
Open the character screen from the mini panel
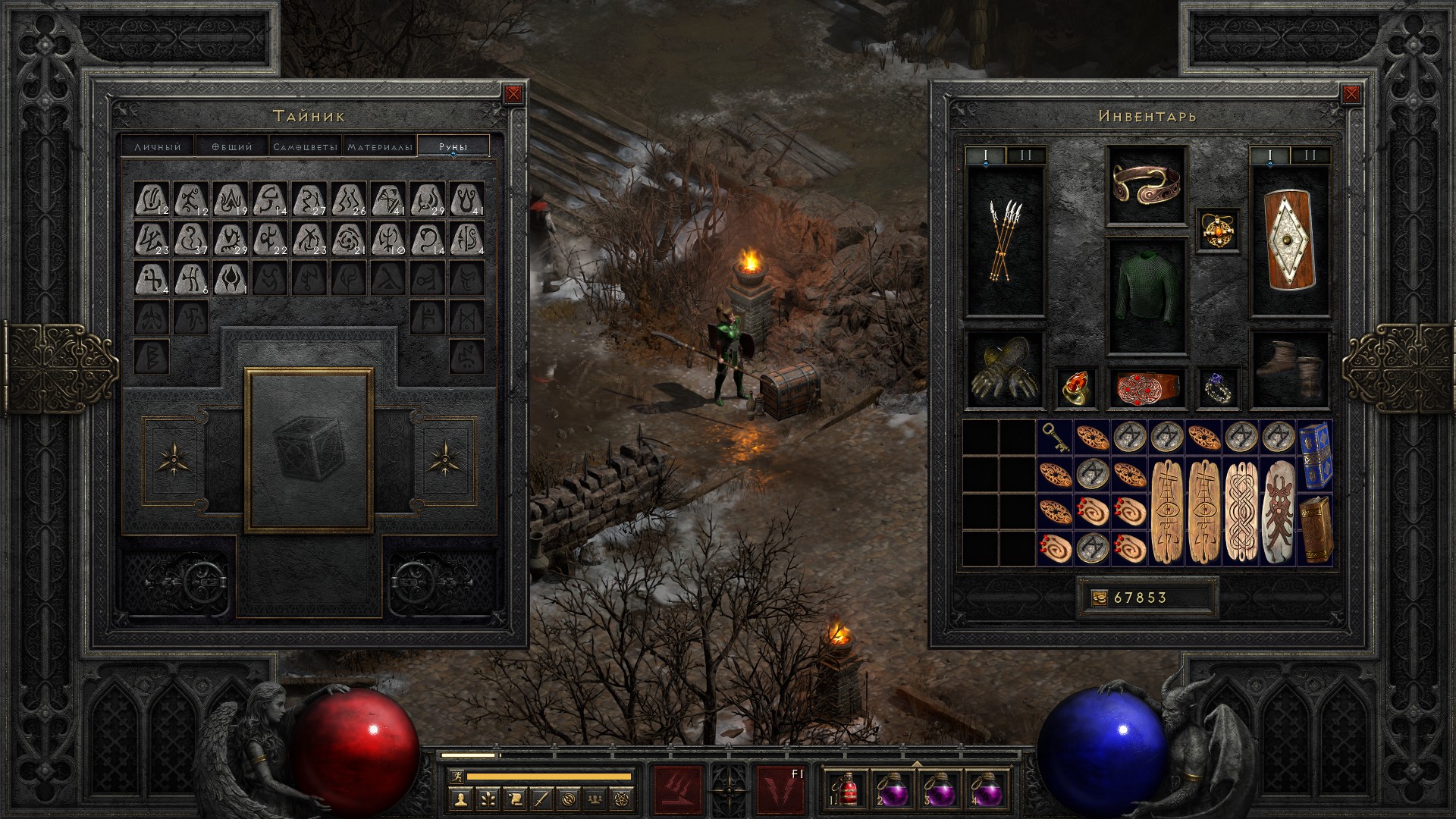462,799
